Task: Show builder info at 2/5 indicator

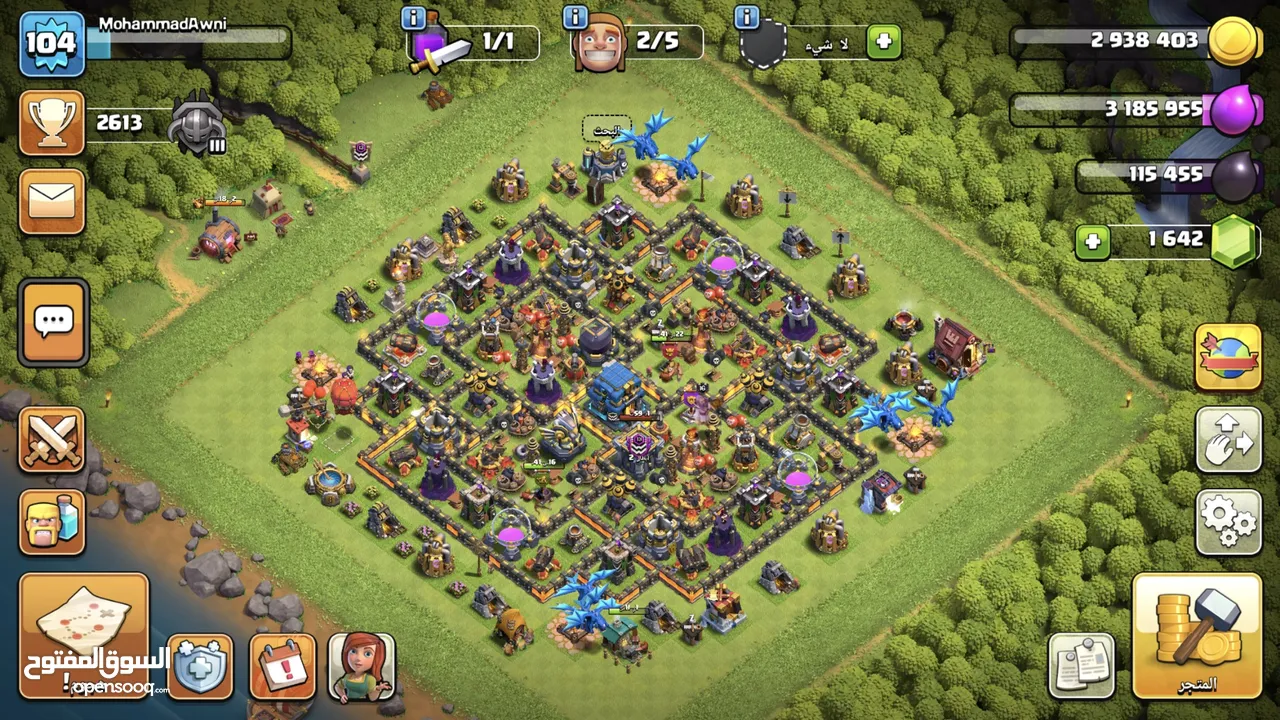Action: pyautogui.click(x=575, y=17)
